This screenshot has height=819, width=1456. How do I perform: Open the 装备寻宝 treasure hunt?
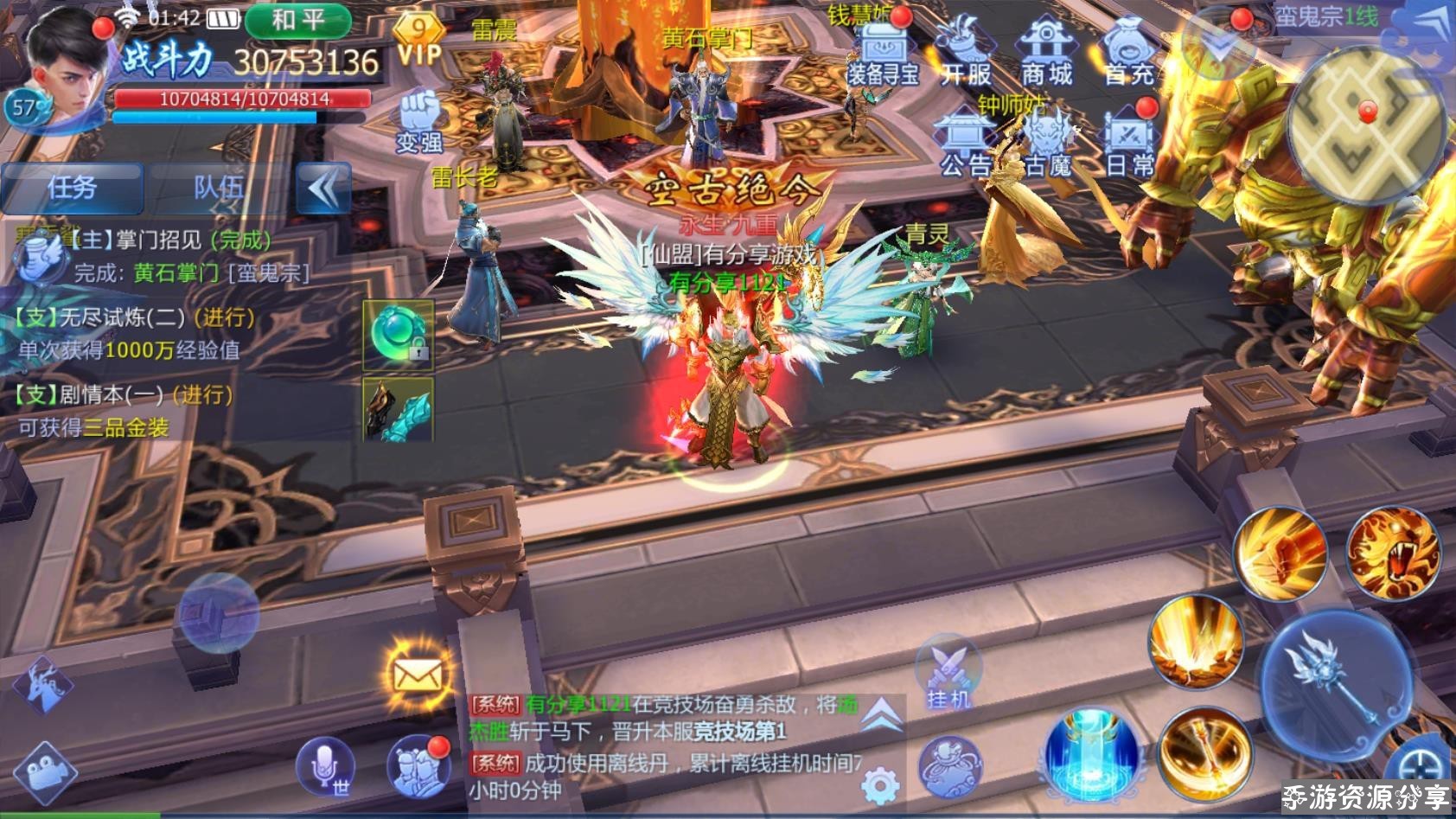coord(882,52)
